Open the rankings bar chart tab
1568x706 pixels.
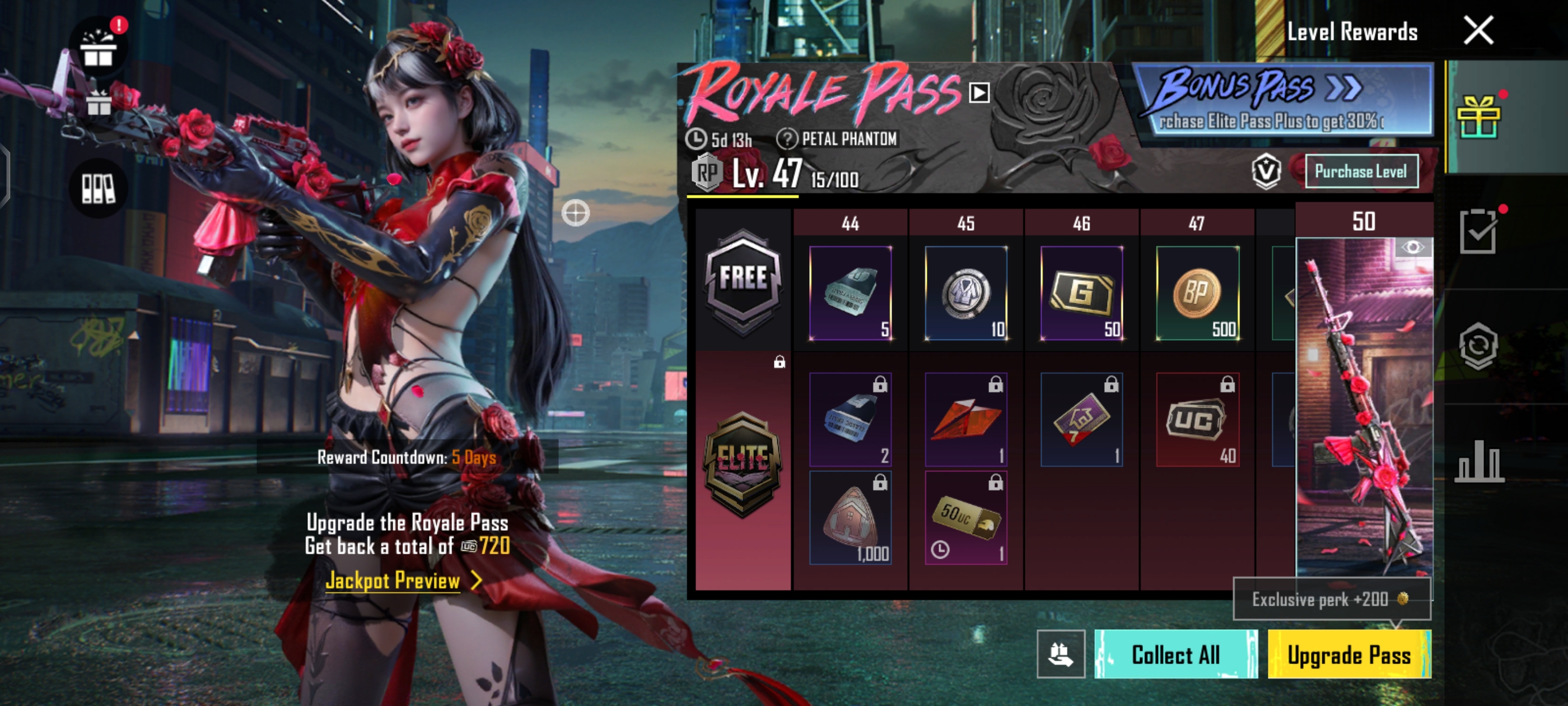pyautogui.click(x=1478, y=461)
